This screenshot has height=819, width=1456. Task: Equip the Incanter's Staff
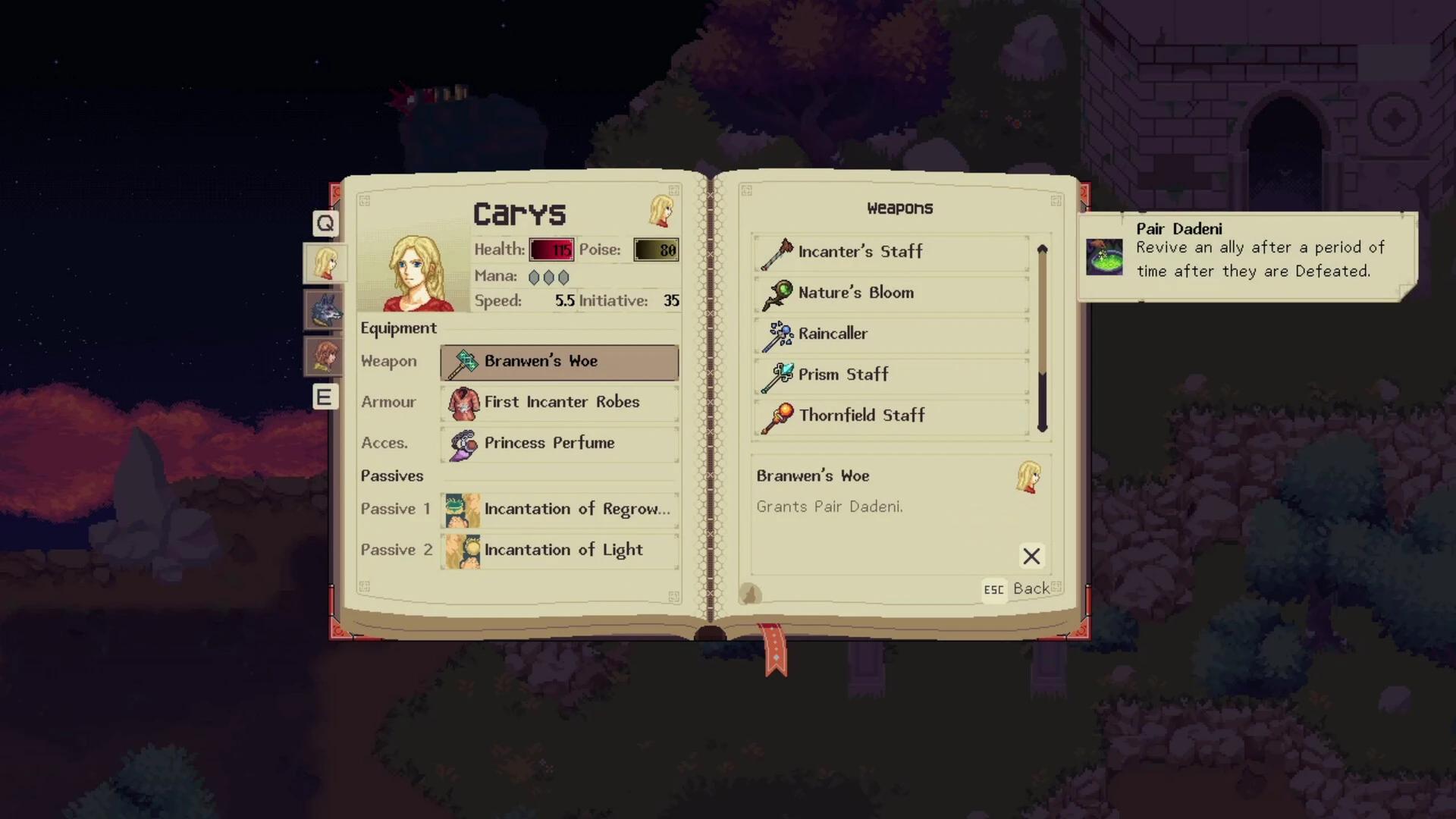pos(891,252)
